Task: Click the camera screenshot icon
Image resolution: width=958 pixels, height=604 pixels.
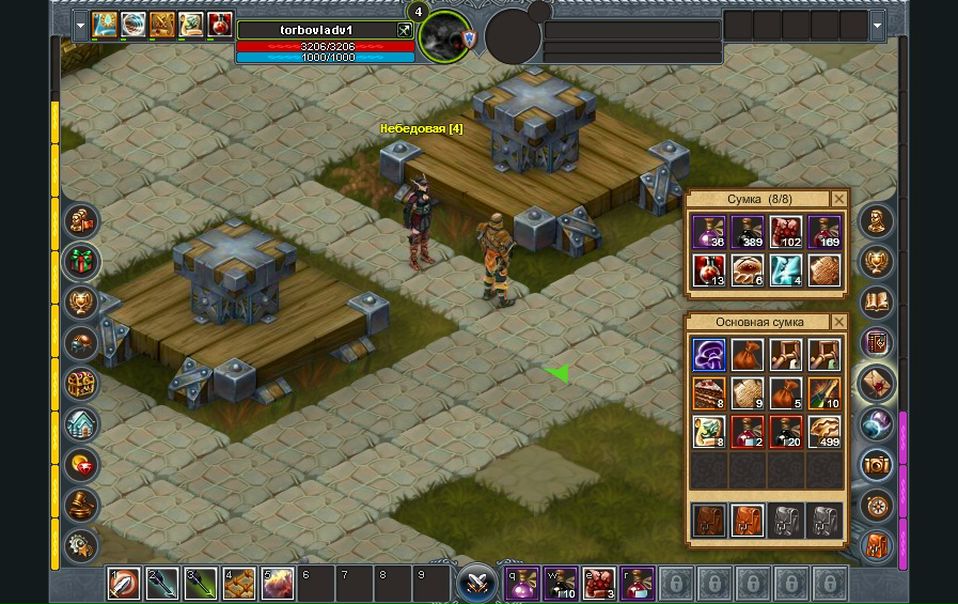Action: click(x=877, y=465)
